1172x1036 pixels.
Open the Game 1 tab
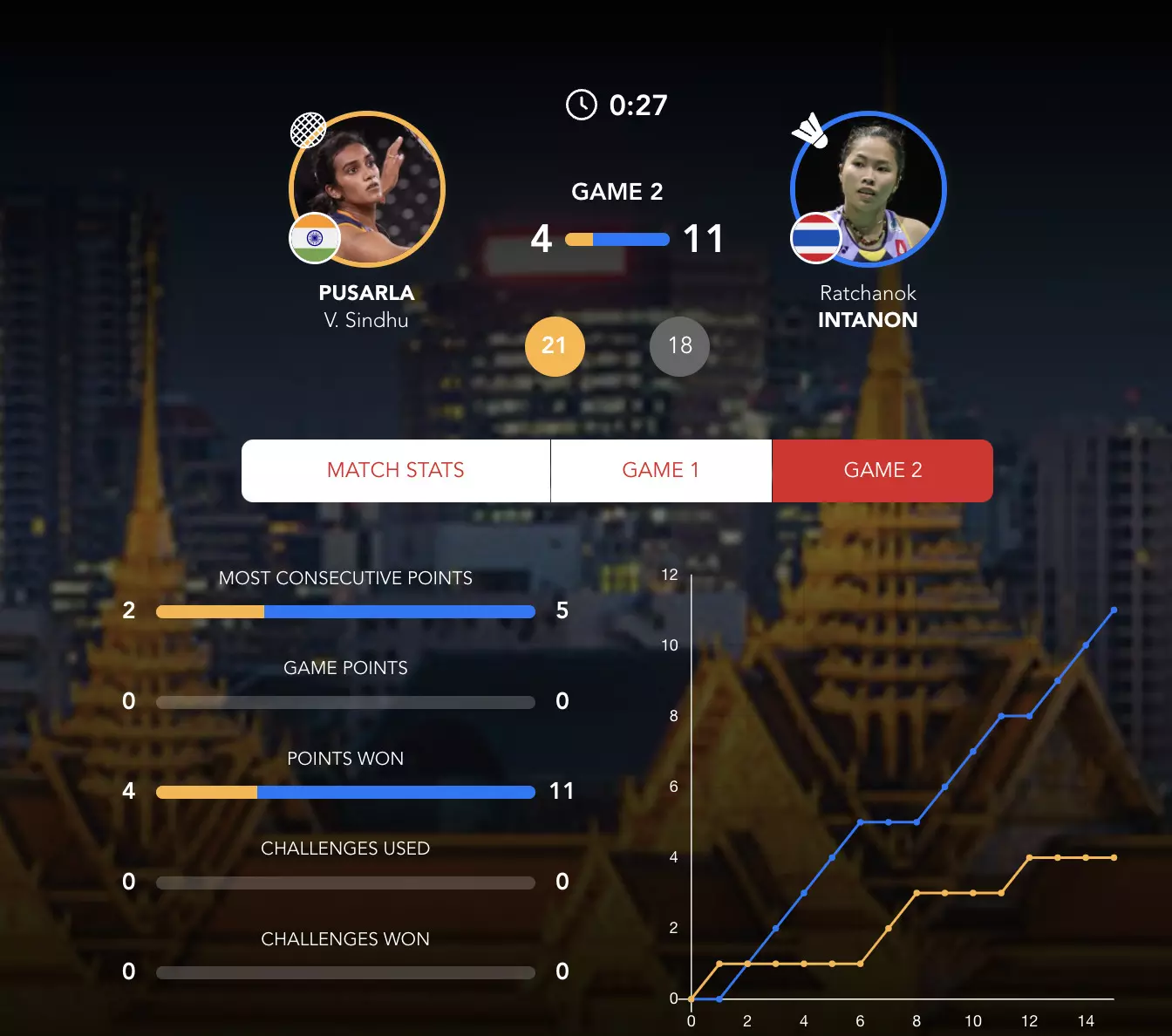coord(661,471)
